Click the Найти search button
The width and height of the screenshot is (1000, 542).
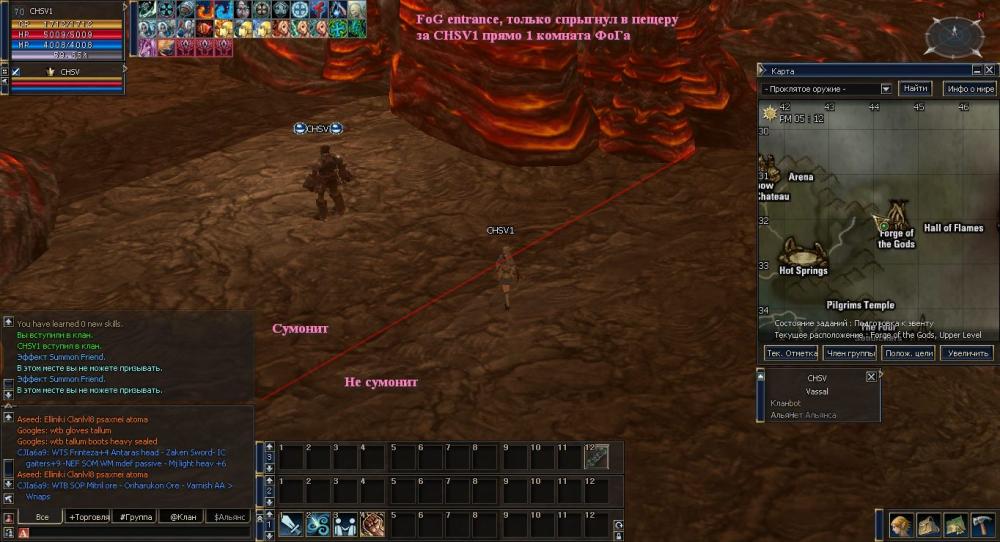(x=916, y=89)
